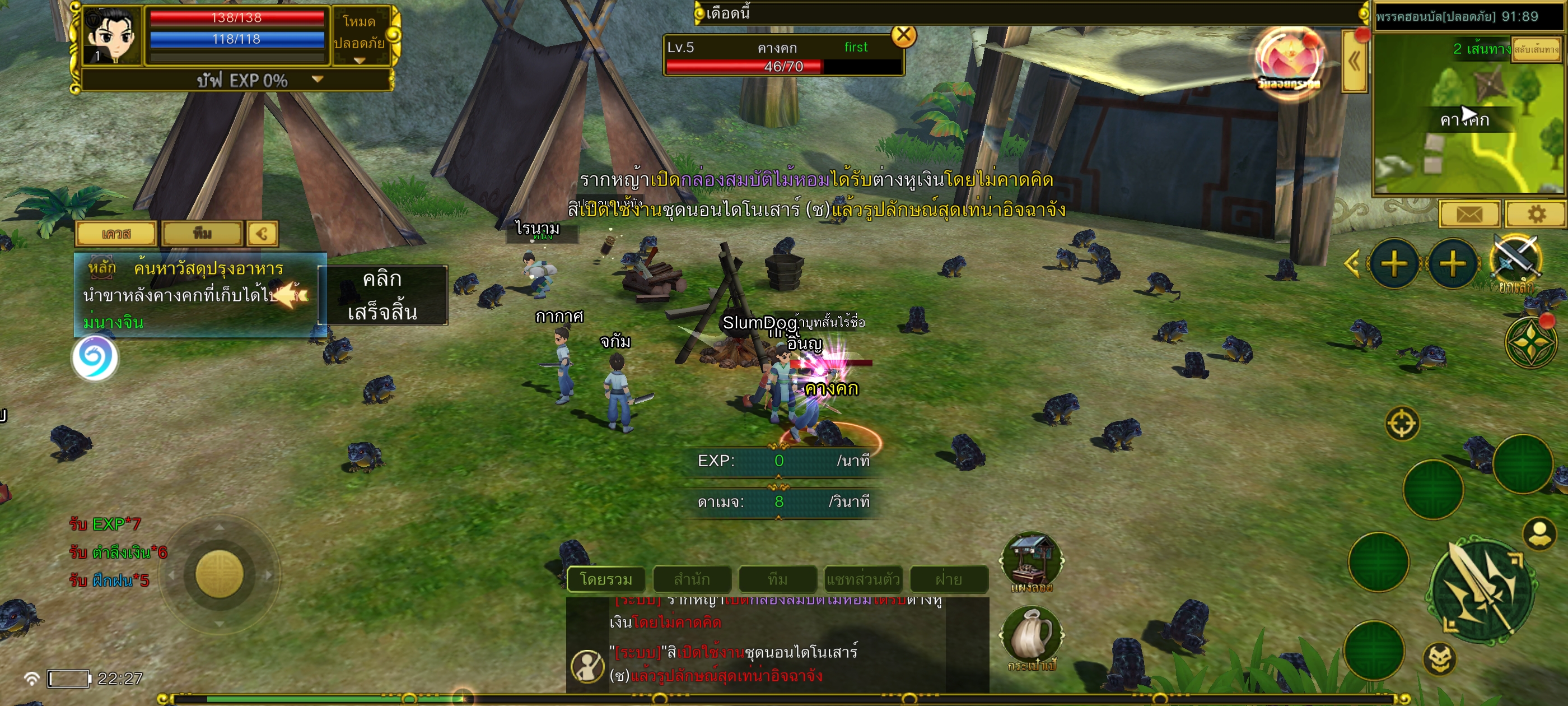1568x706 pixels.
Task: Open the เควส quest tab
Action: pos(116,234)
